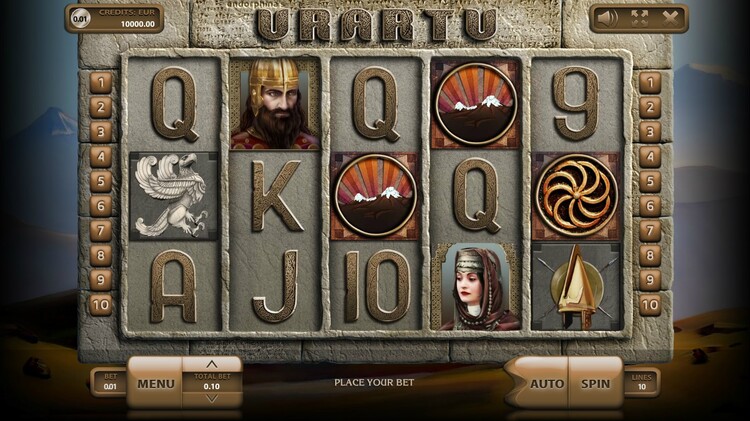750x421 pixels.
Task: Switch to fullscreen with arrows icon
Action: [640, 17]
